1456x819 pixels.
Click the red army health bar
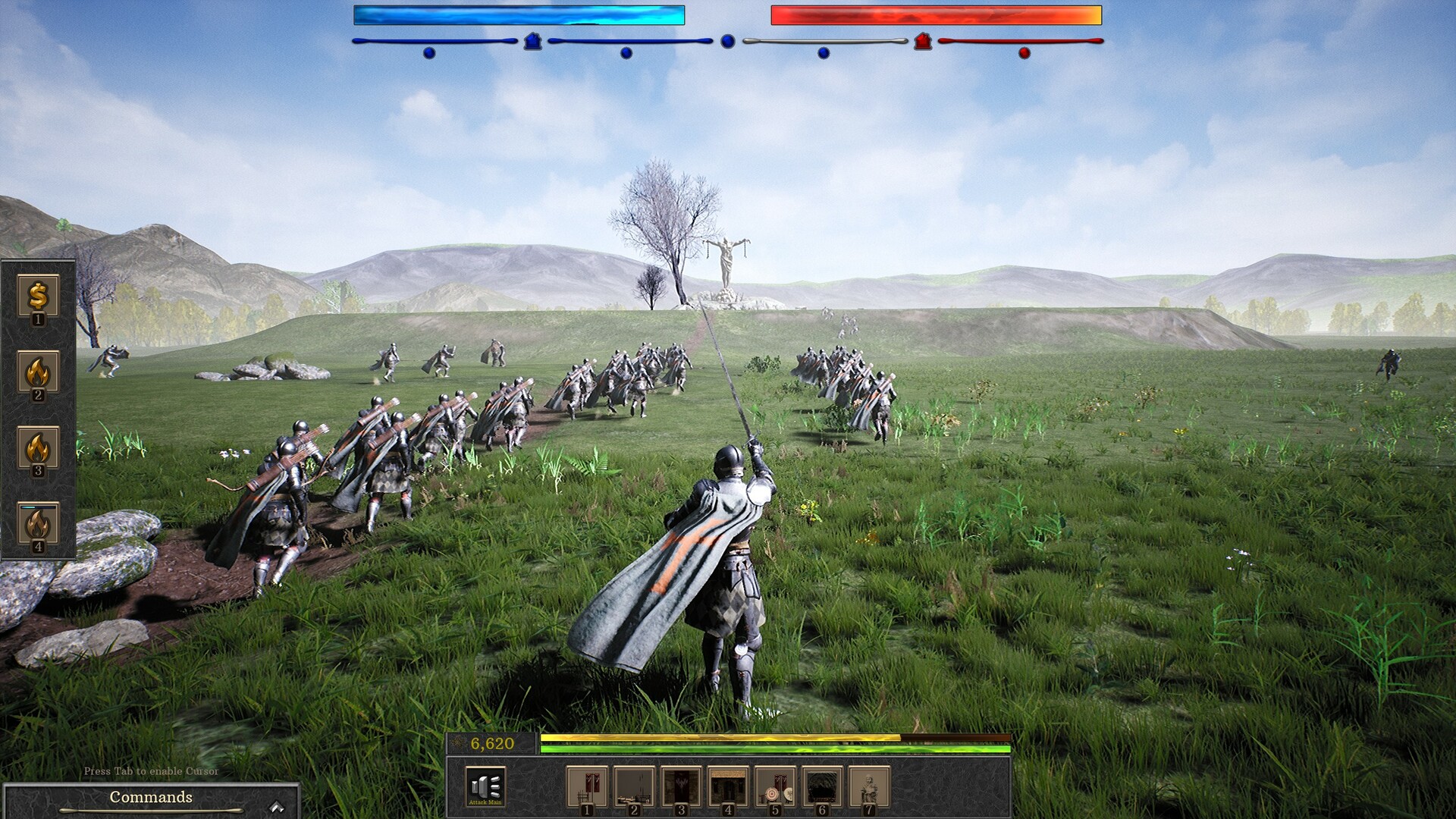(935, 14)
